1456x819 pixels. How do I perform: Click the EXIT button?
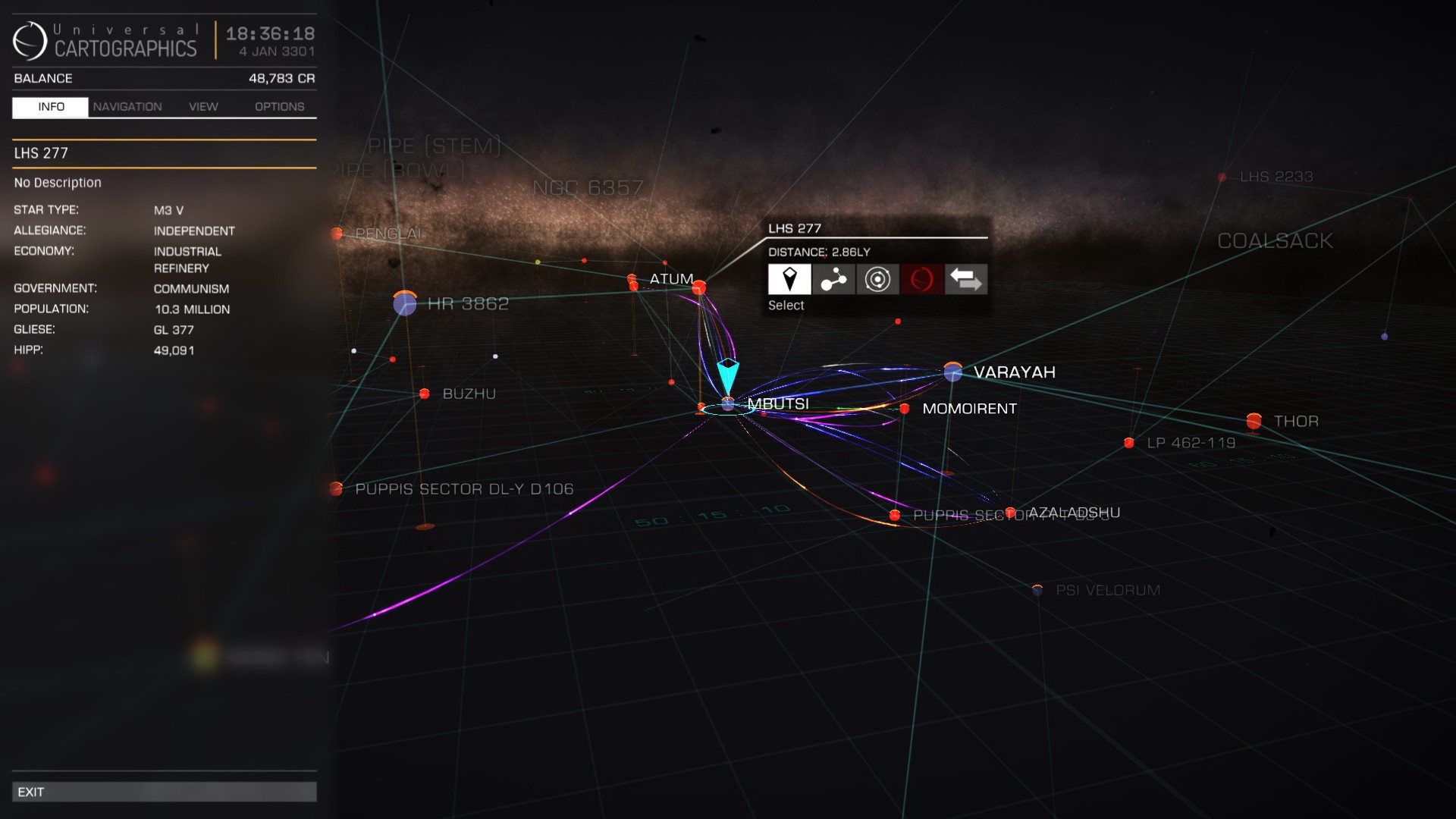pos(165,791)
